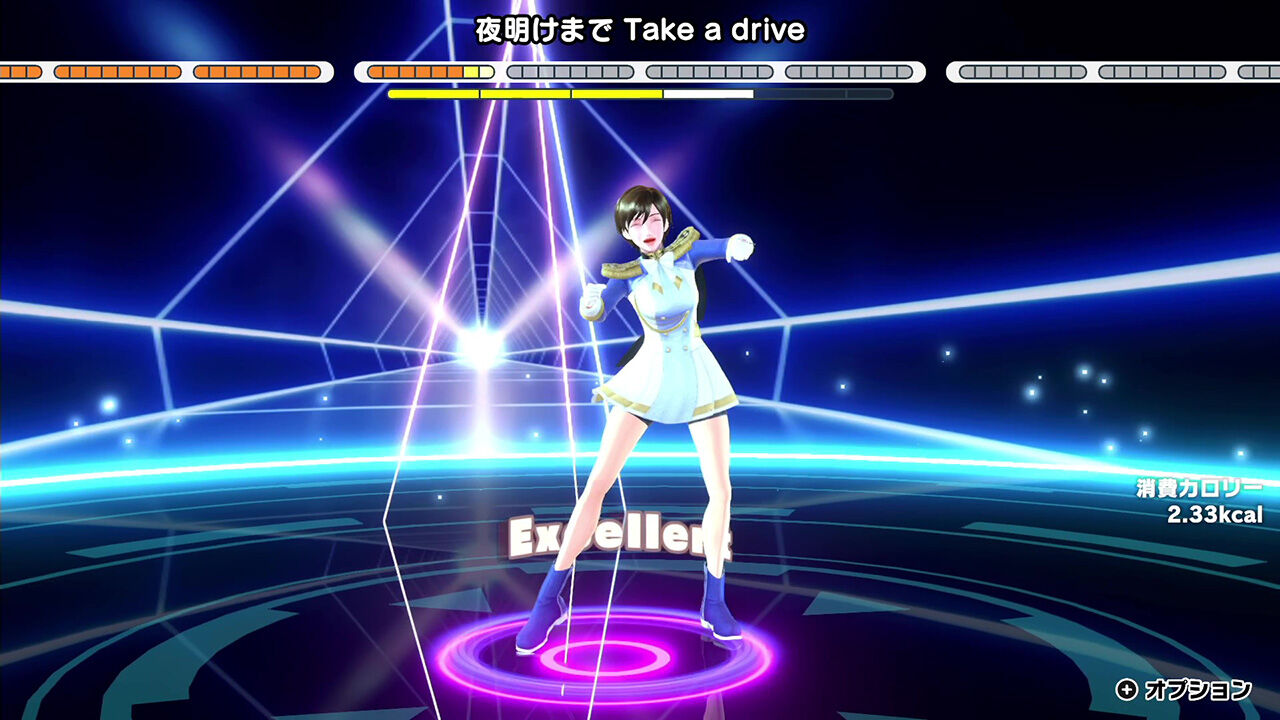Click the Excellent judgment text
This screenshot has height=720, width=1280.
pos(622,538)
